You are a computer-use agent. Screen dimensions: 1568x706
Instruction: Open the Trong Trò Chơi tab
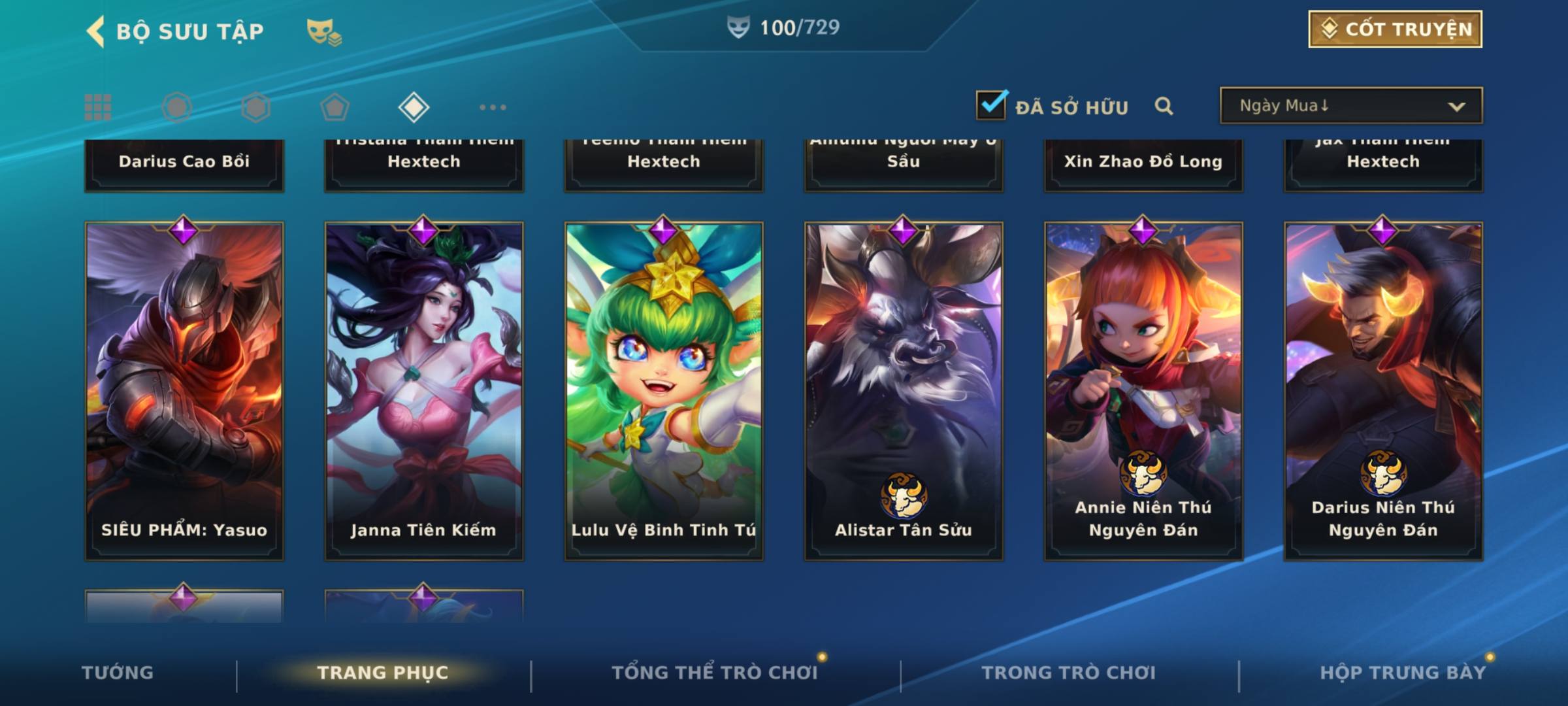tap(1069, 673)
